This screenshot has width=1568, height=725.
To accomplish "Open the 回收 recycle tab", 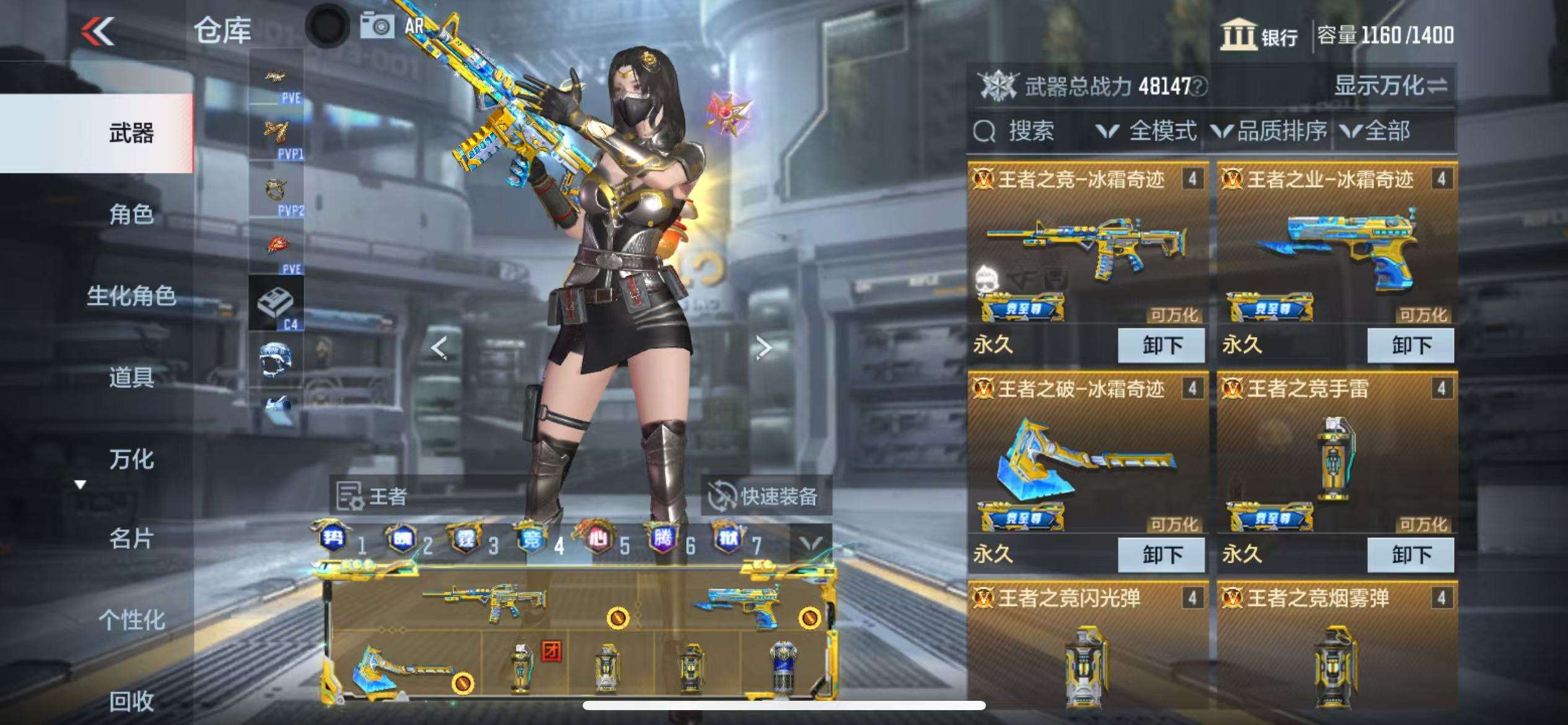I will click(131, 701).
